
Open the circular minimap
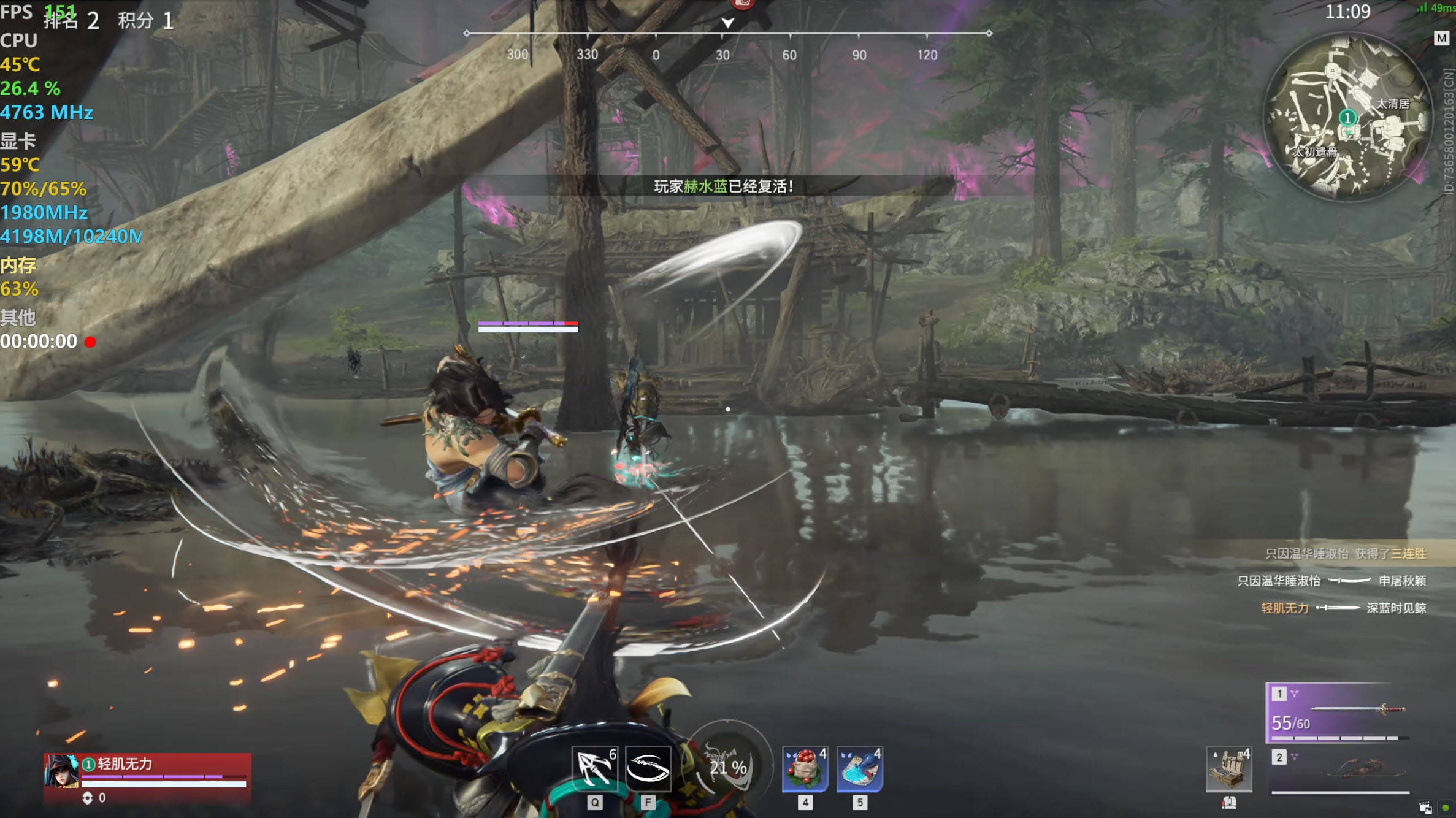[1348, 117]
